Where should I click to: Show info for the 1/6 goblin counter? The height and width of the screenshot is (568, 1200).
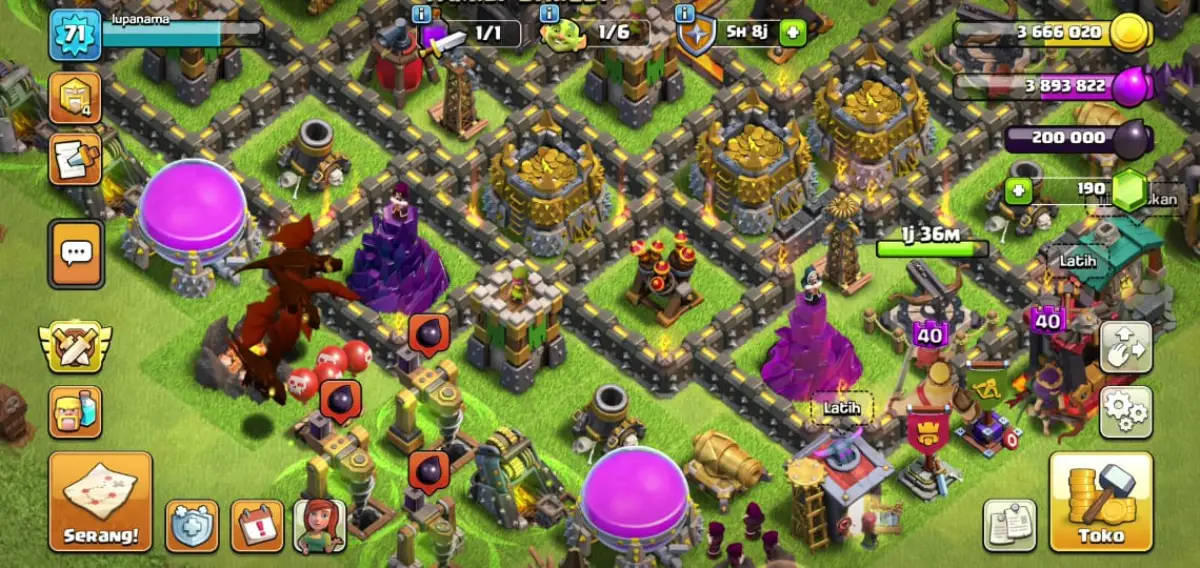[549, 14]
